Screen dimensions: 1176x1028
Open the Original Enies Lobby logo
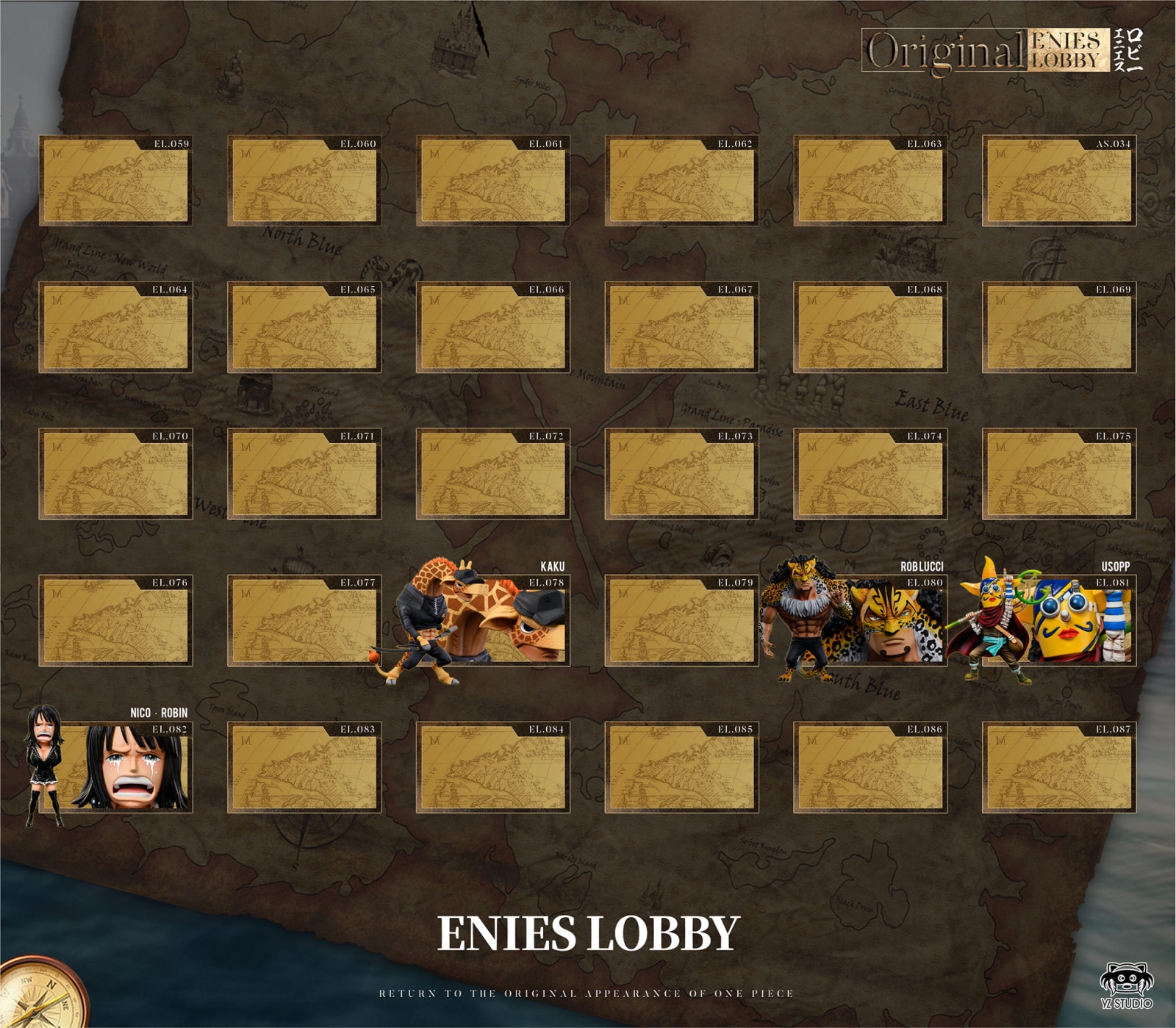tap(1001, 51)
